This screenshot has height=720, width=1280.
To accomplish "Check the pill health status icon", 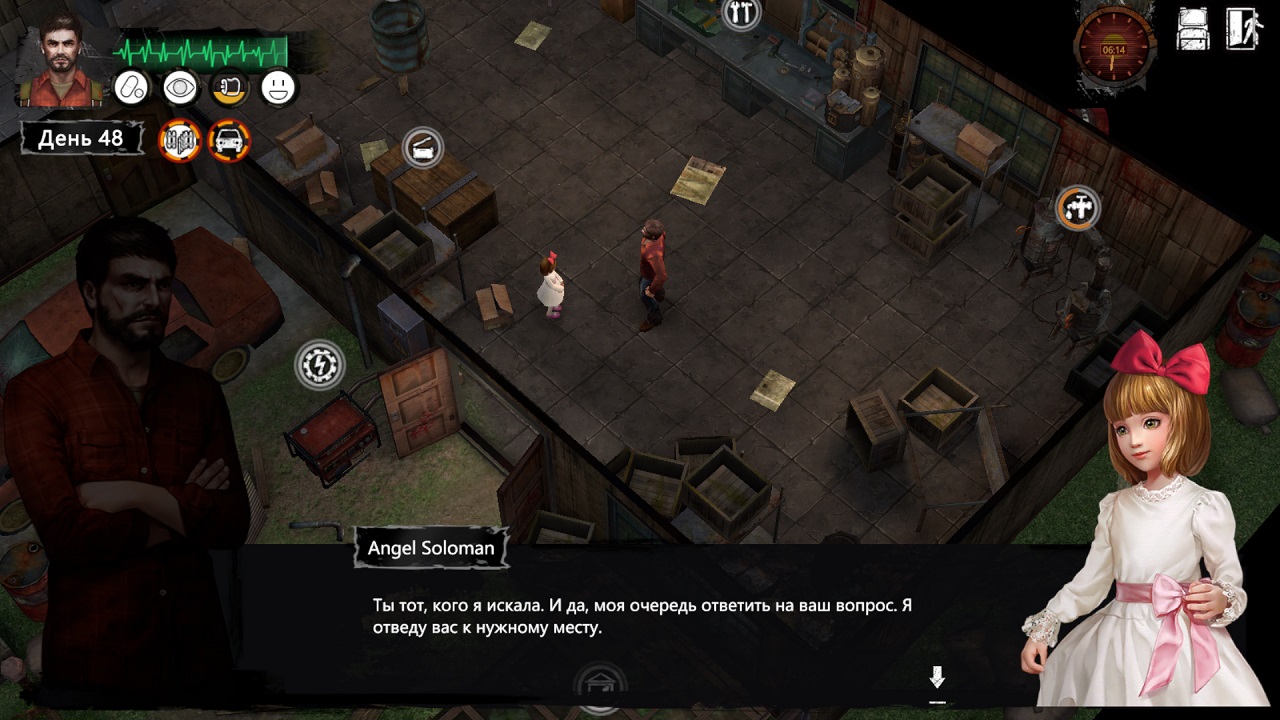I will click(x=131, y=88).
